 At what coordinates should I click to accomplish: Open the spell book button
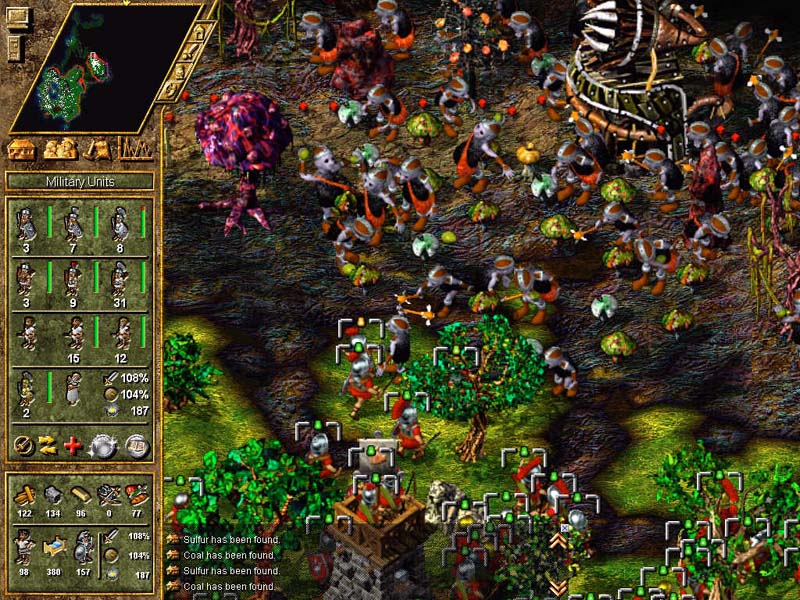click(x=137, y=446)
